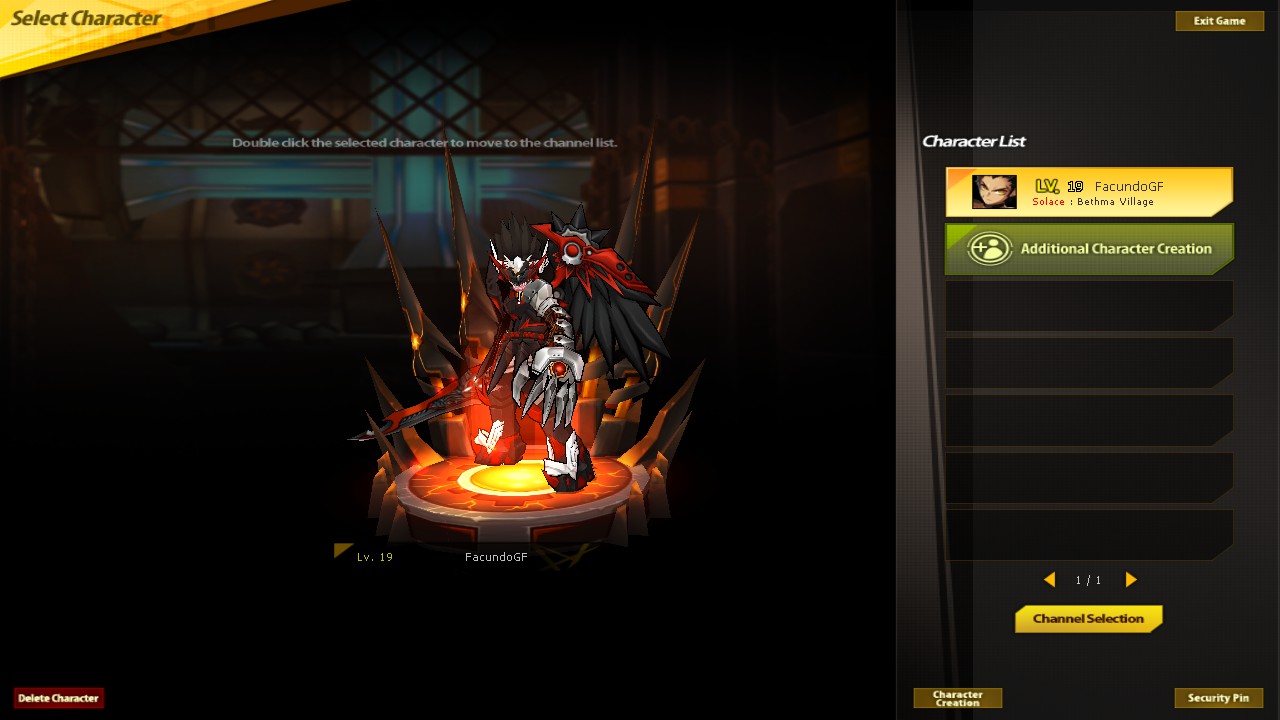Click the 1 / 1 page indicator

[x=1088, y=579]
